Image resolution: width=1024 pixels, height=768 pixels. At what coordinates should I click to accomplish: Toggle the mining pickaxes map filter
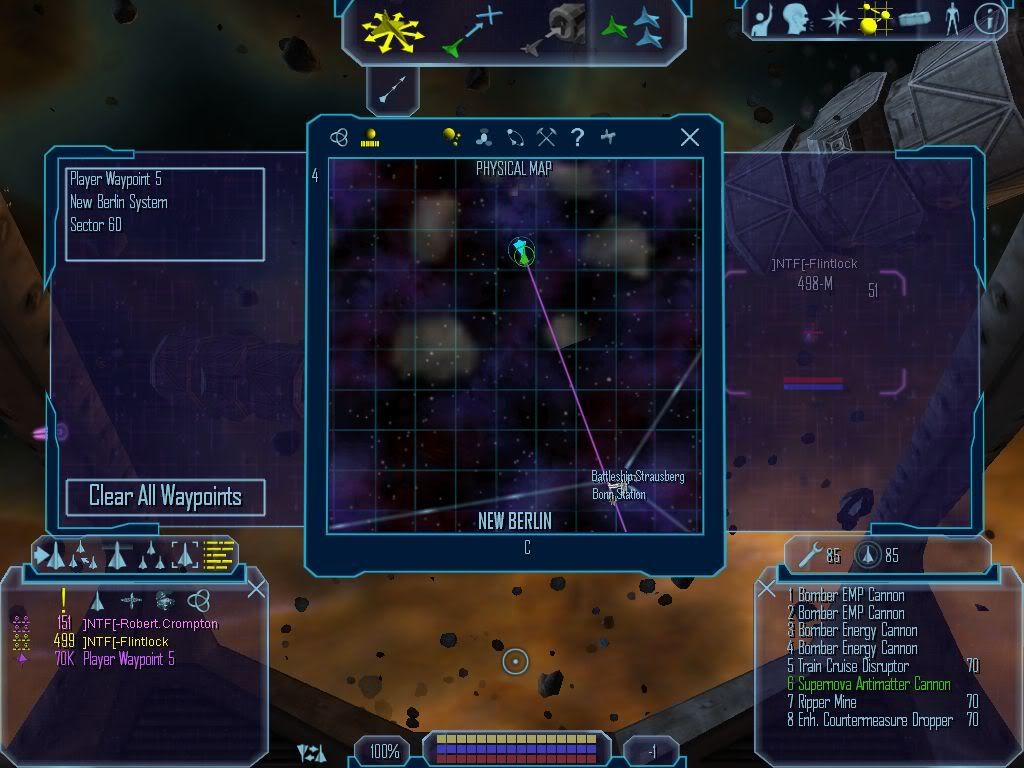point(546,138)
